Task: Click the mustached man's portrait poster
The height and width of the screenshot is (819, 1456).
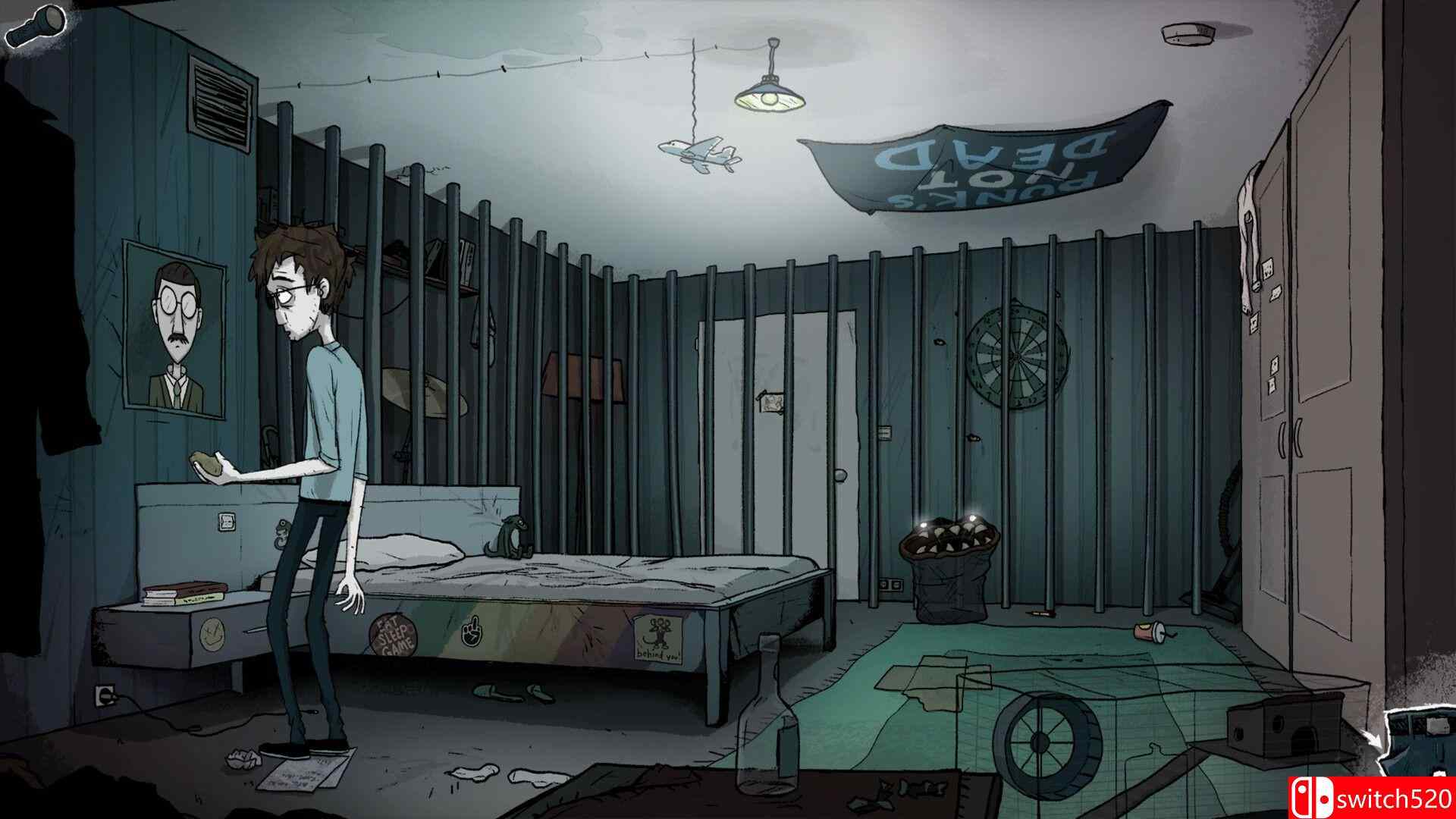Action: pos(173,326)
